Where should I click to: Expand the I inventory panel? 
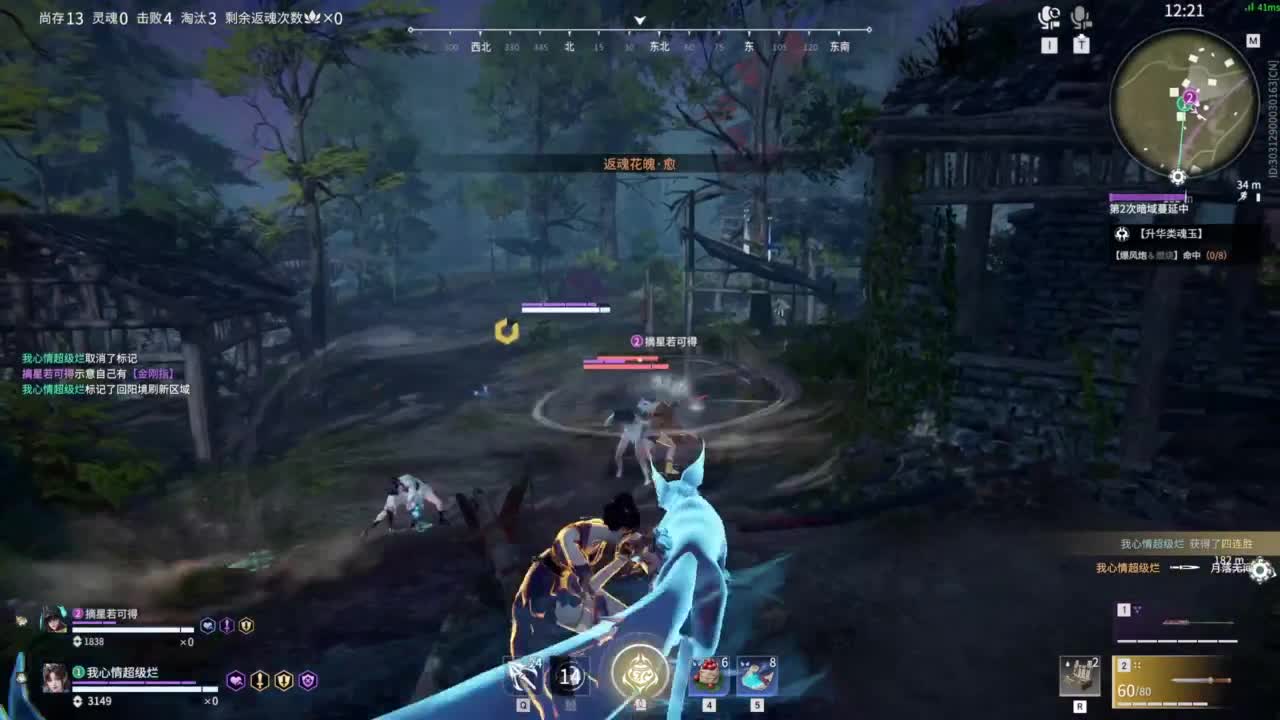1047,44
